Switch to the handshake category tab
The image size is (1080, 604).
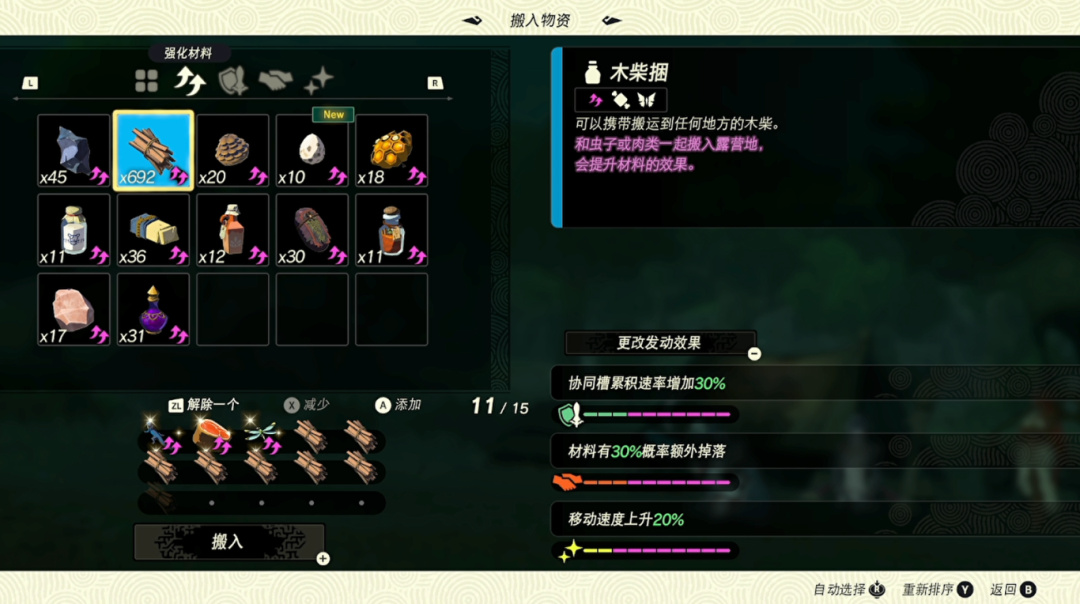(x=275, y=82)
